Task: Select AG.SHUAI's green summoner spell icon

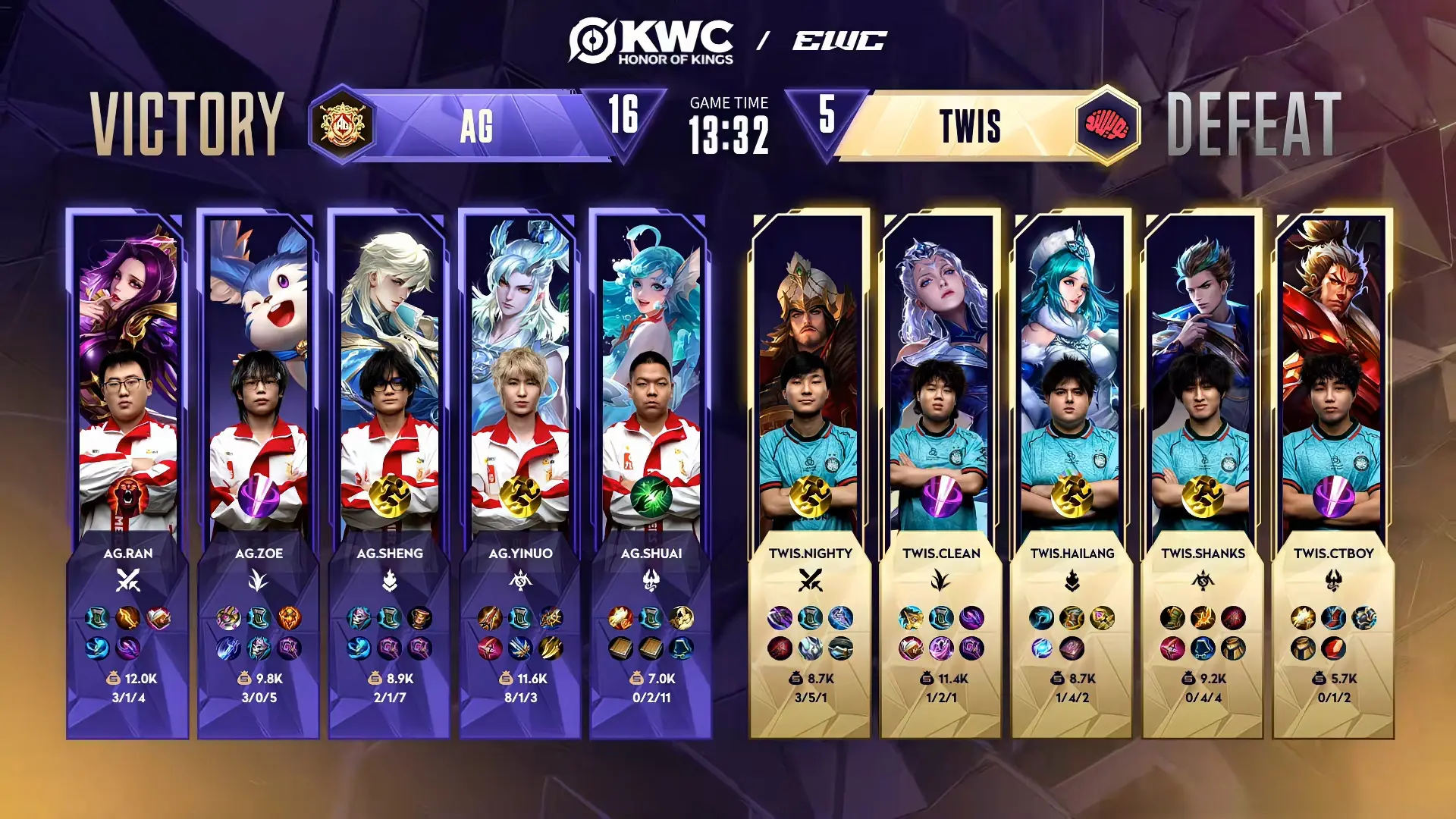Action: coord(651,497)
